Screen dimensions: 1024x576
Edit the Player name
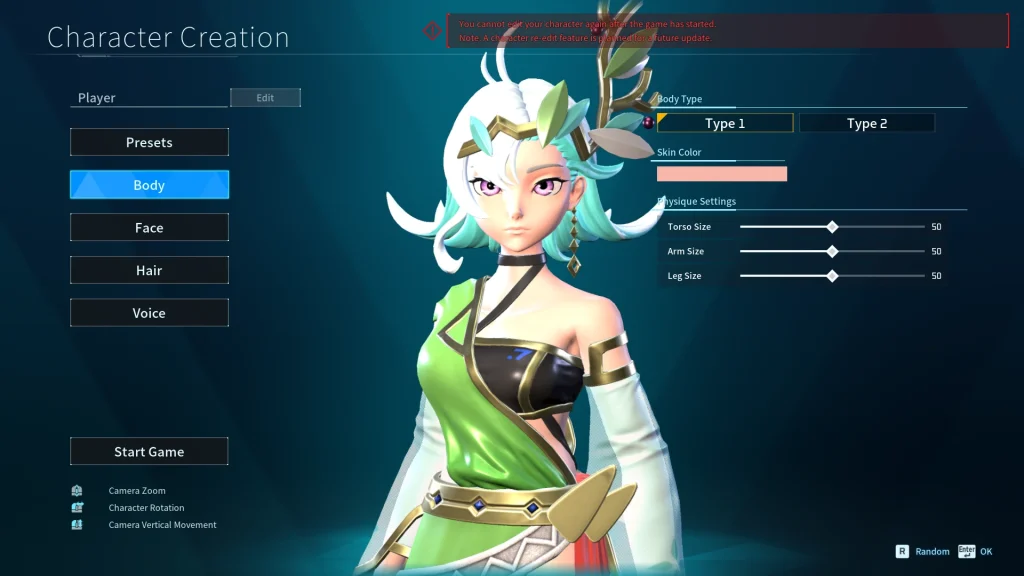[x=265, y=98]
